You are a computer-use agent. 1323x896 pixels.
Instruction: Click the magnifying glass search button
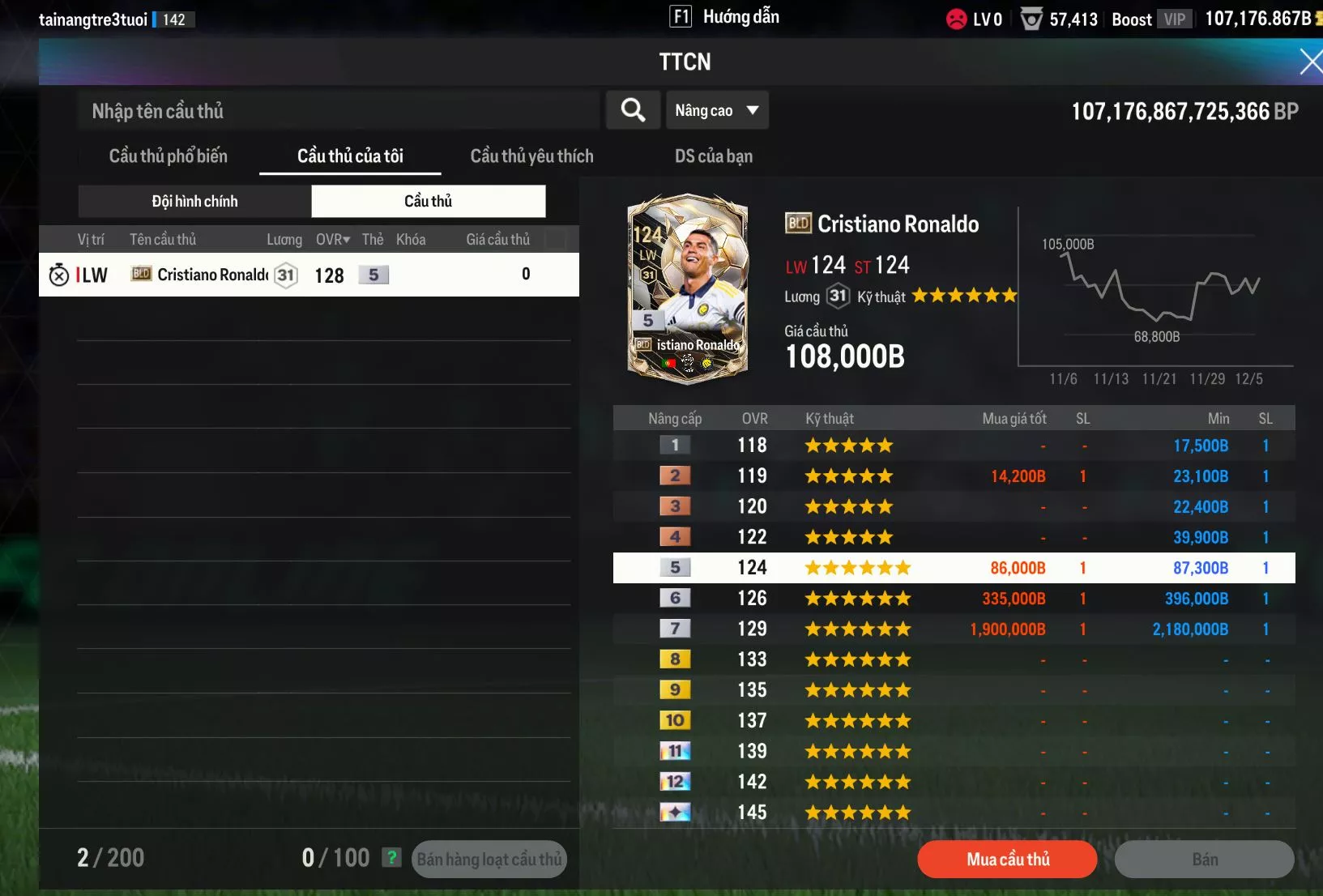click(633, 110)
